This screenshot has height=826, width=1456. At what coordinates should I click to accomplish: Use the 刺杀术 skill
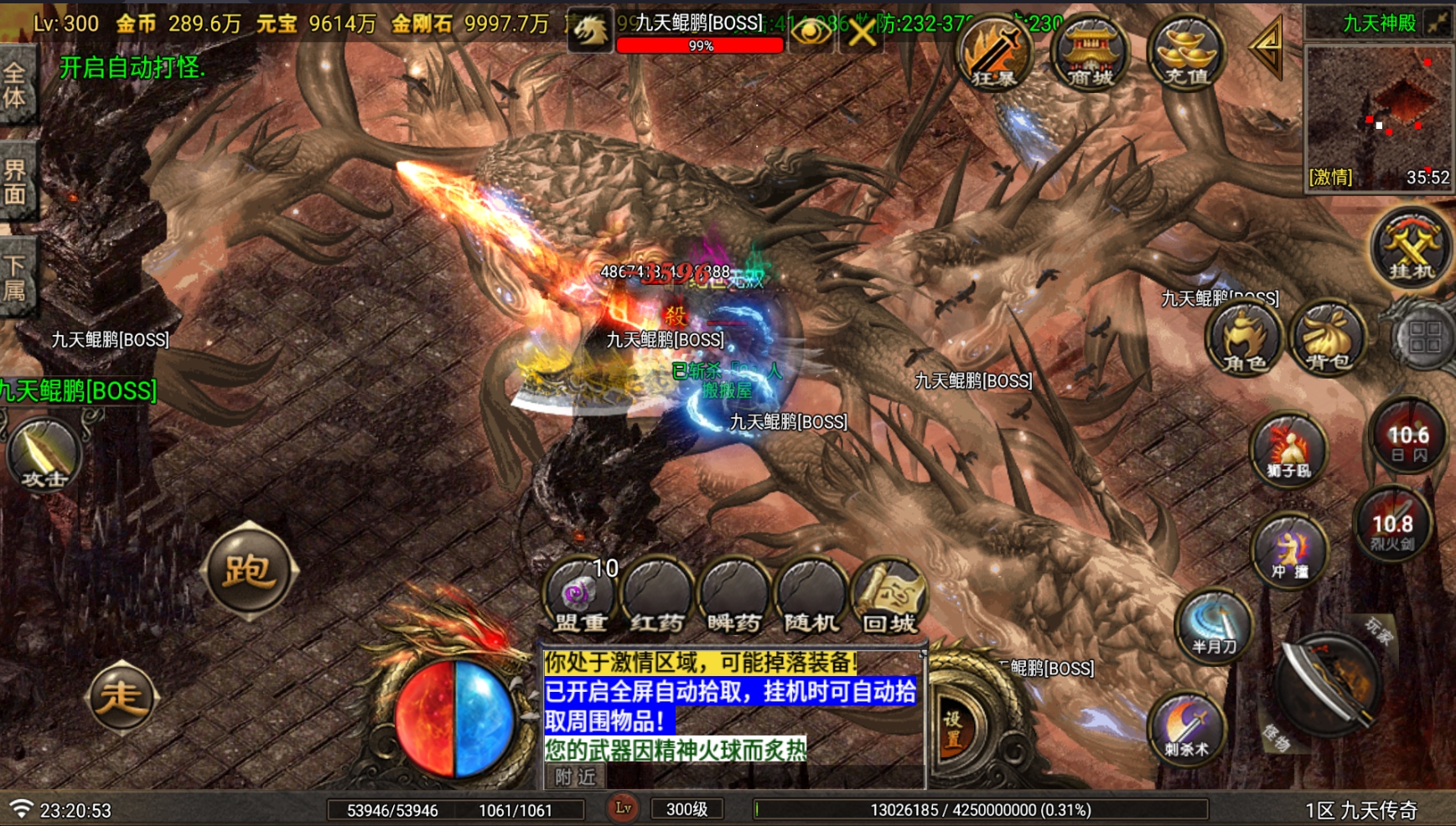pyautogui.click(x=1187, y=727)
